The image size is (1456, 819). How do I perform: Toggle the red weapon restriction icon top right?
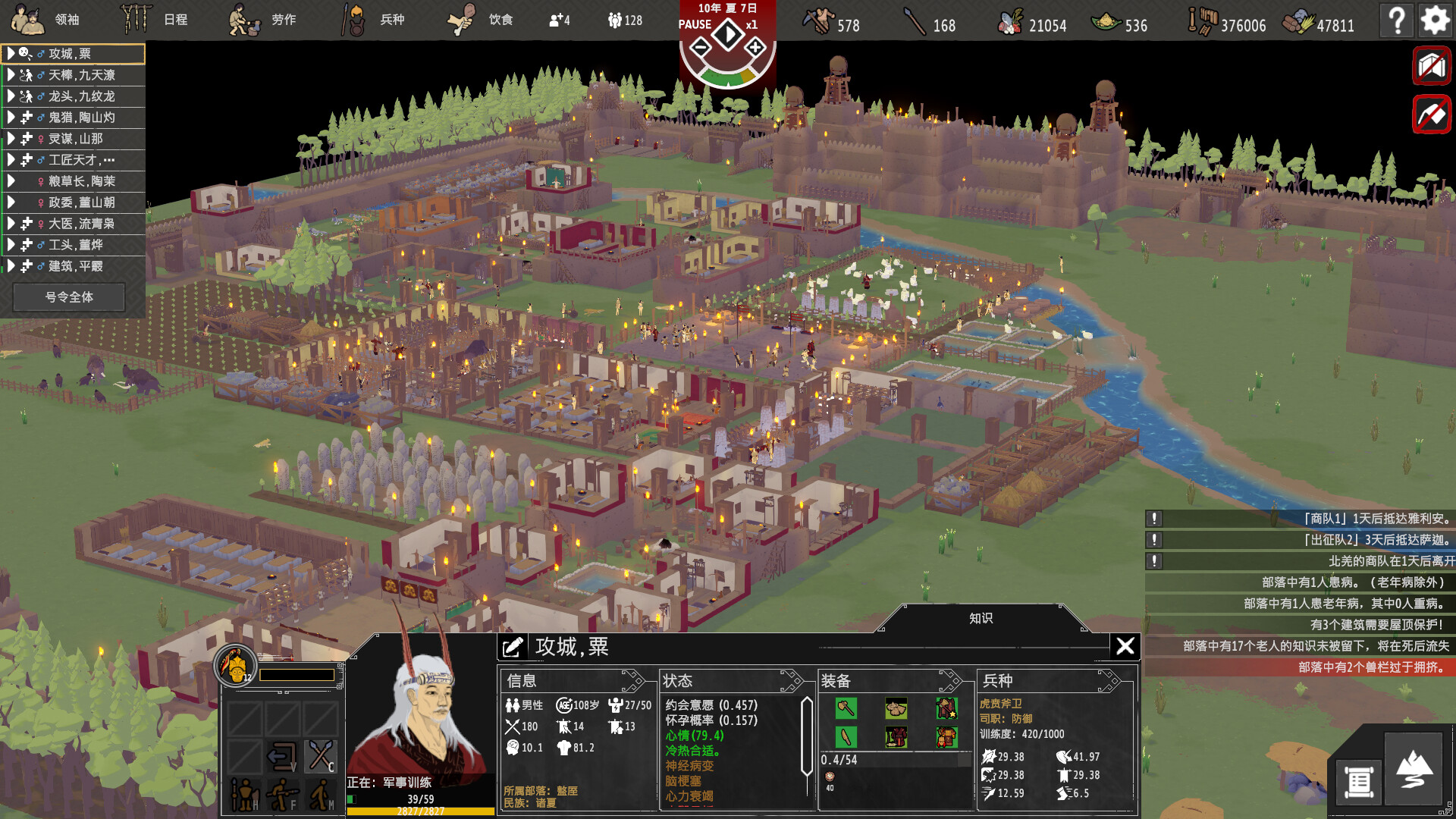(x=1430, y=65)
